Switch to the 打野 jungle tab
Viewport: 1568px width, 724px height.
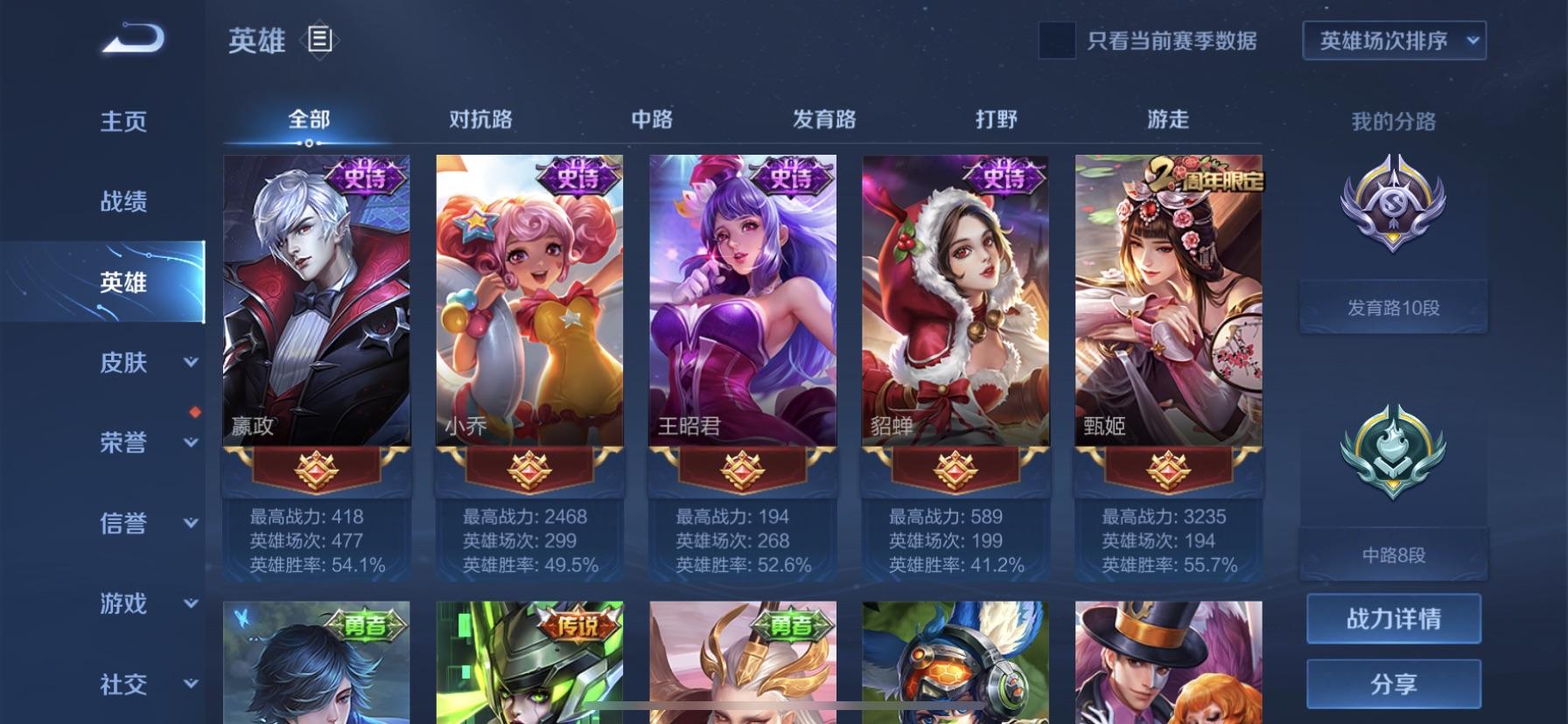(x=996, y=120)
